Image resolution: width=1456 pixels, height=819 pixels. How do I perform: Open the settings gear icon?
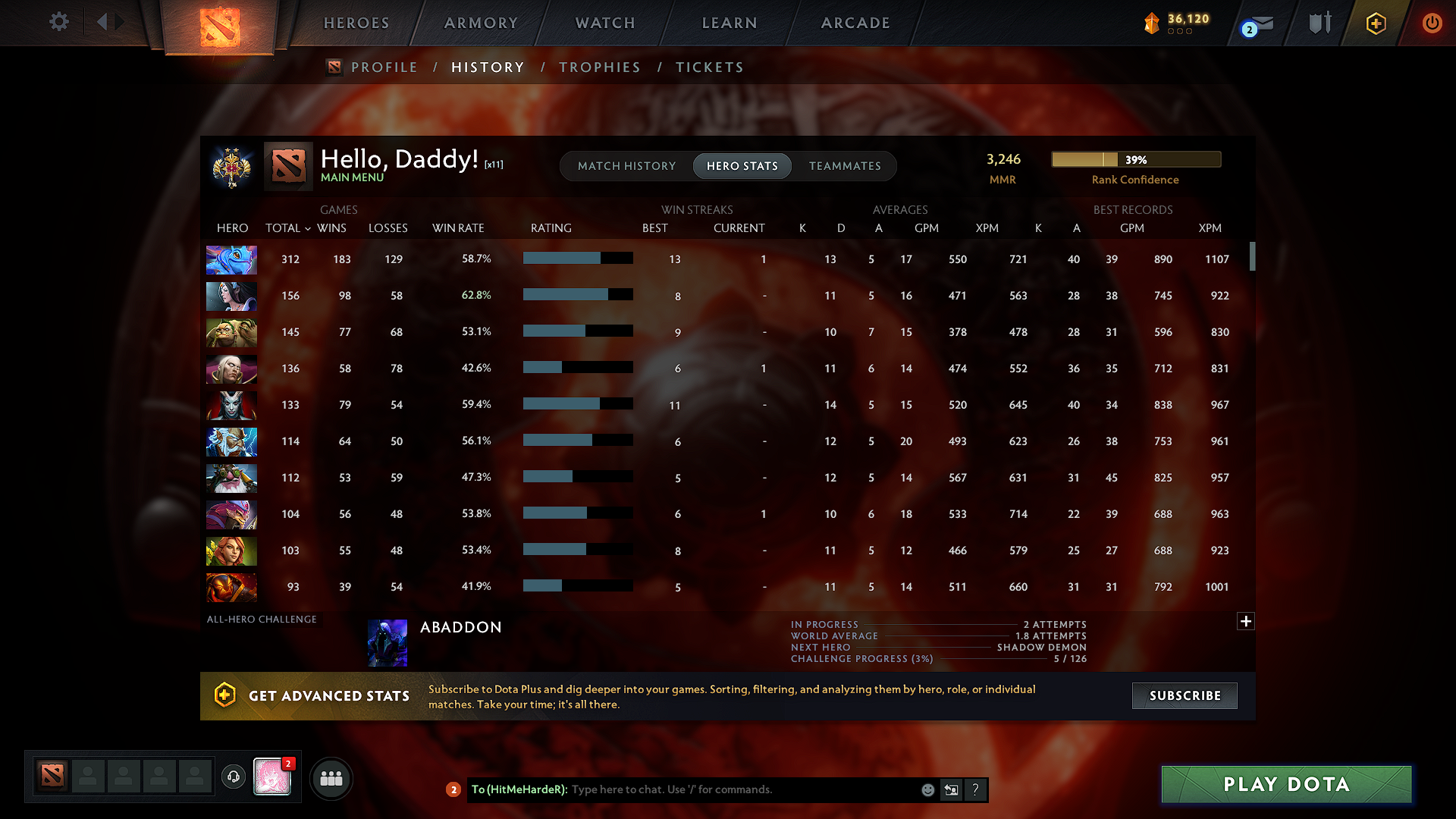tap(58, 22)
